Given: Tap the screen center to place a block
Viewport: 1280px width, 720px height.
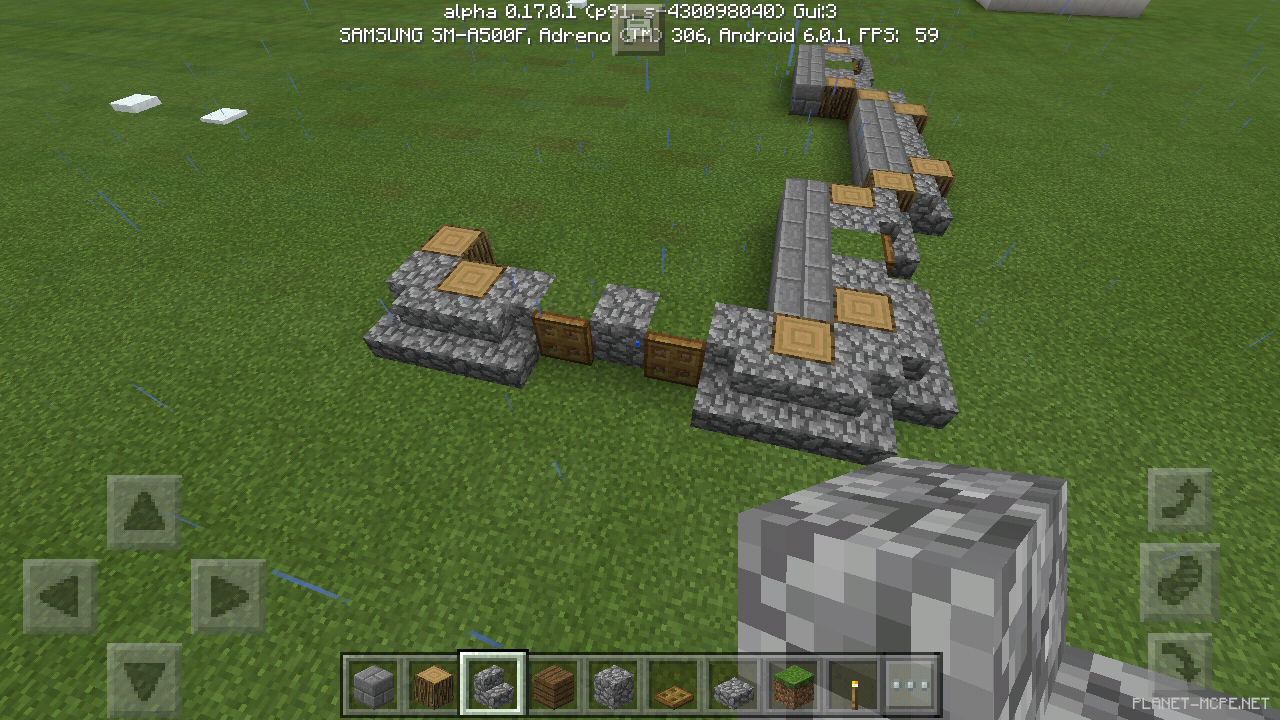Looking at the screenshot, I should click(640, 360).
